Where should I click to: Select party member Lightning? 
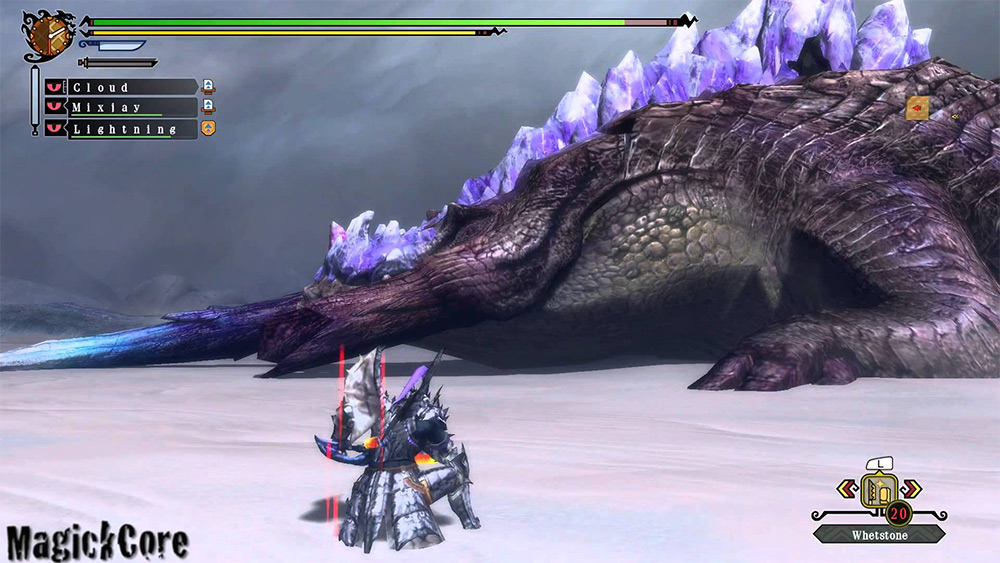pyautogui.click(x=130, y=129)
